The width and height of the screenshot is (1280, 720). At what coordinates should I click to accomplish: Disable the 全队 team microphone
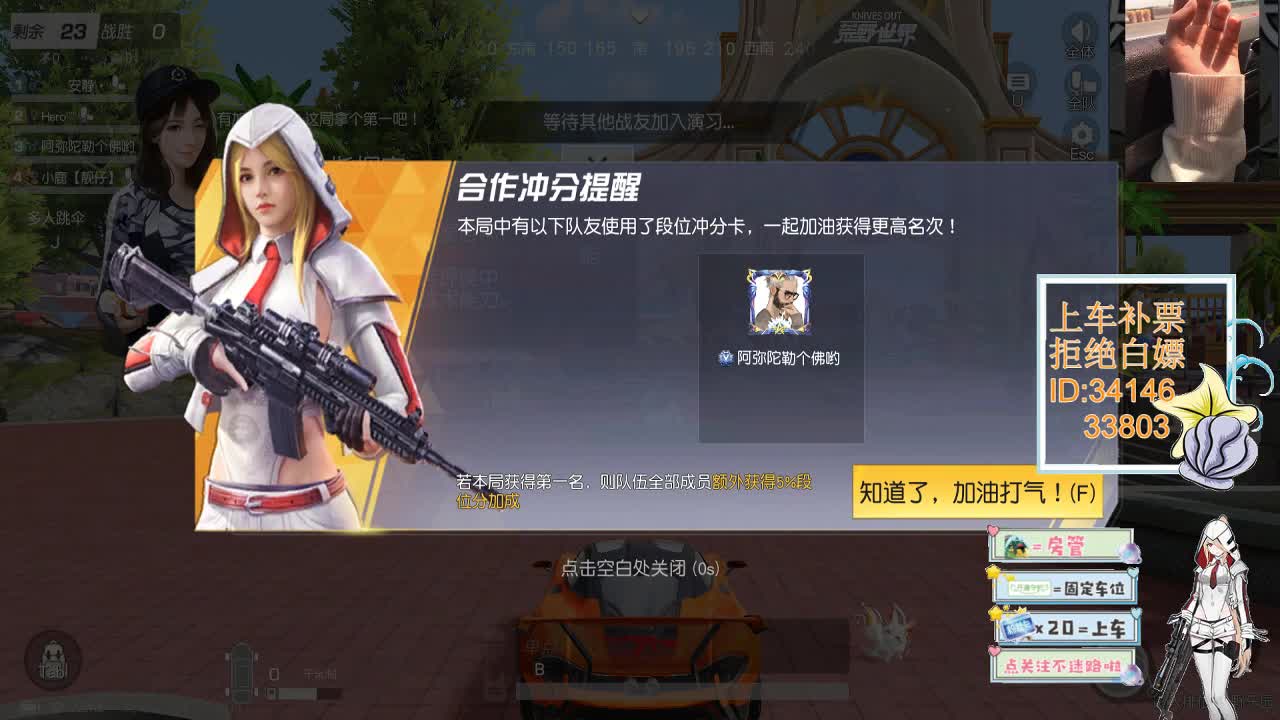pyautogui.click(x=1082, y=84)
